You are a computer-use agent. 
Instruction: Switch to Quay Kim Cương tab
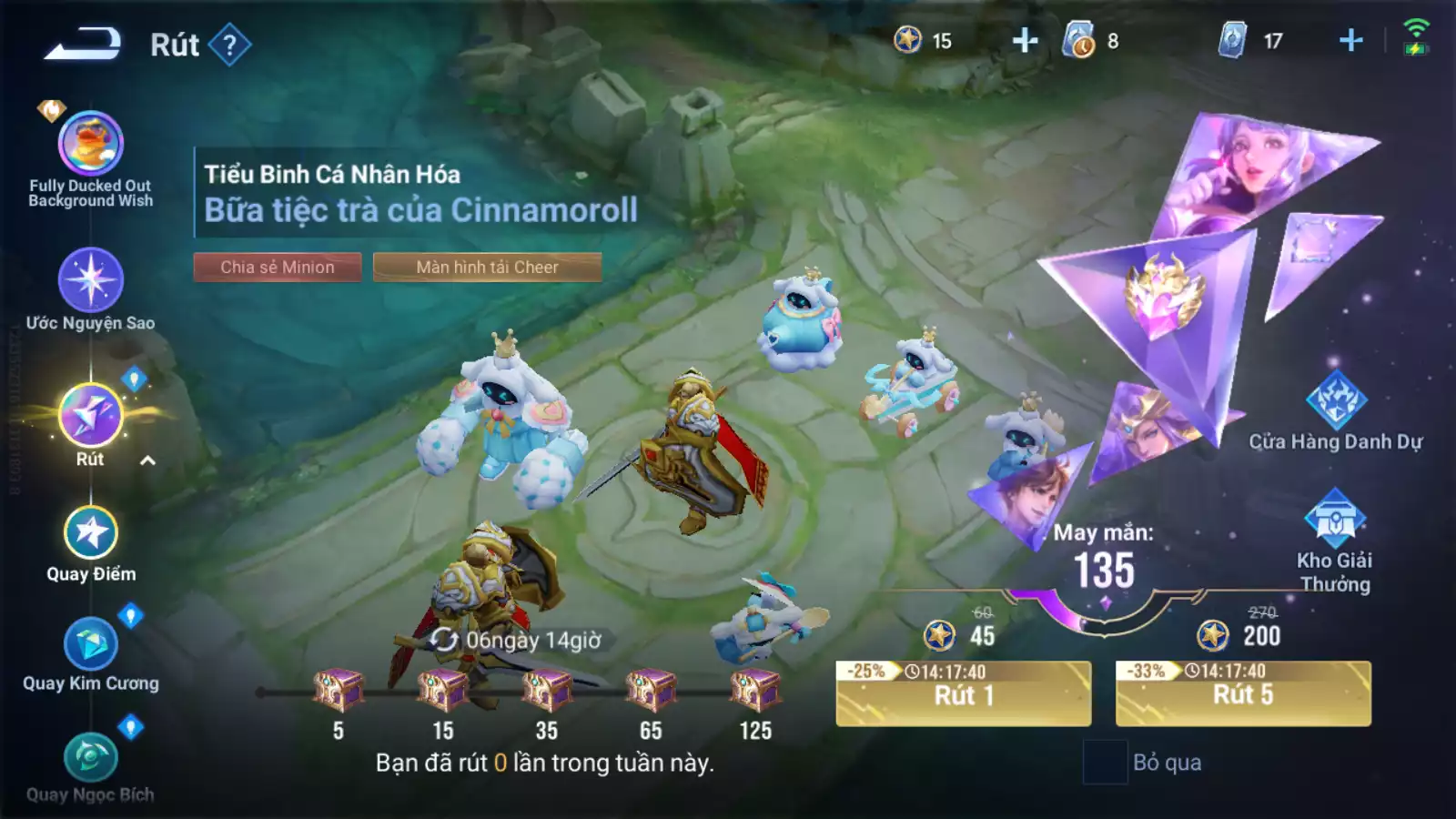(91, 644)
